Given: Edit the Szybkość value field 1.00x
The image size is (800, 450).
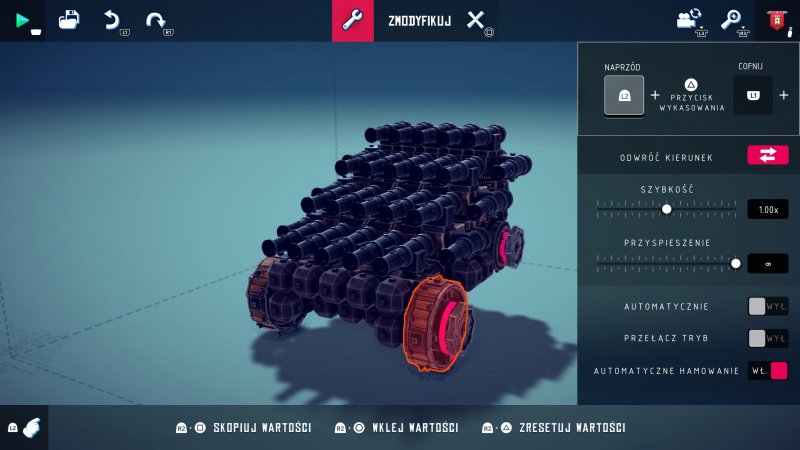Looking at the screenshot, I should point(767,210).
